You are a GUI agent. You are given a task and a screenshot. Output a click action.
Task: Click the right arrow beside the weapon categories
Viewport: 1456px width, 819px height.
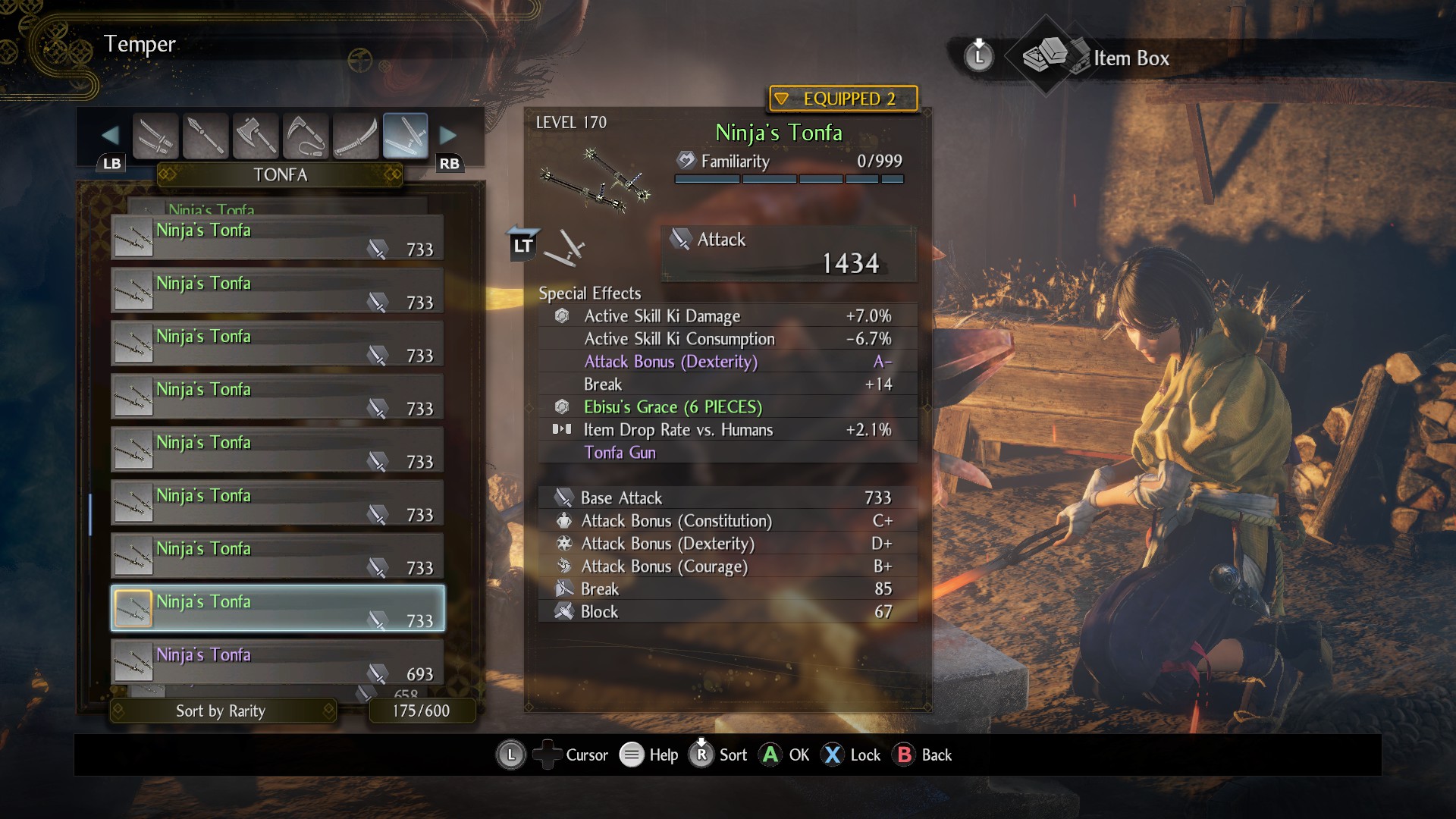[x=448, y=136]
